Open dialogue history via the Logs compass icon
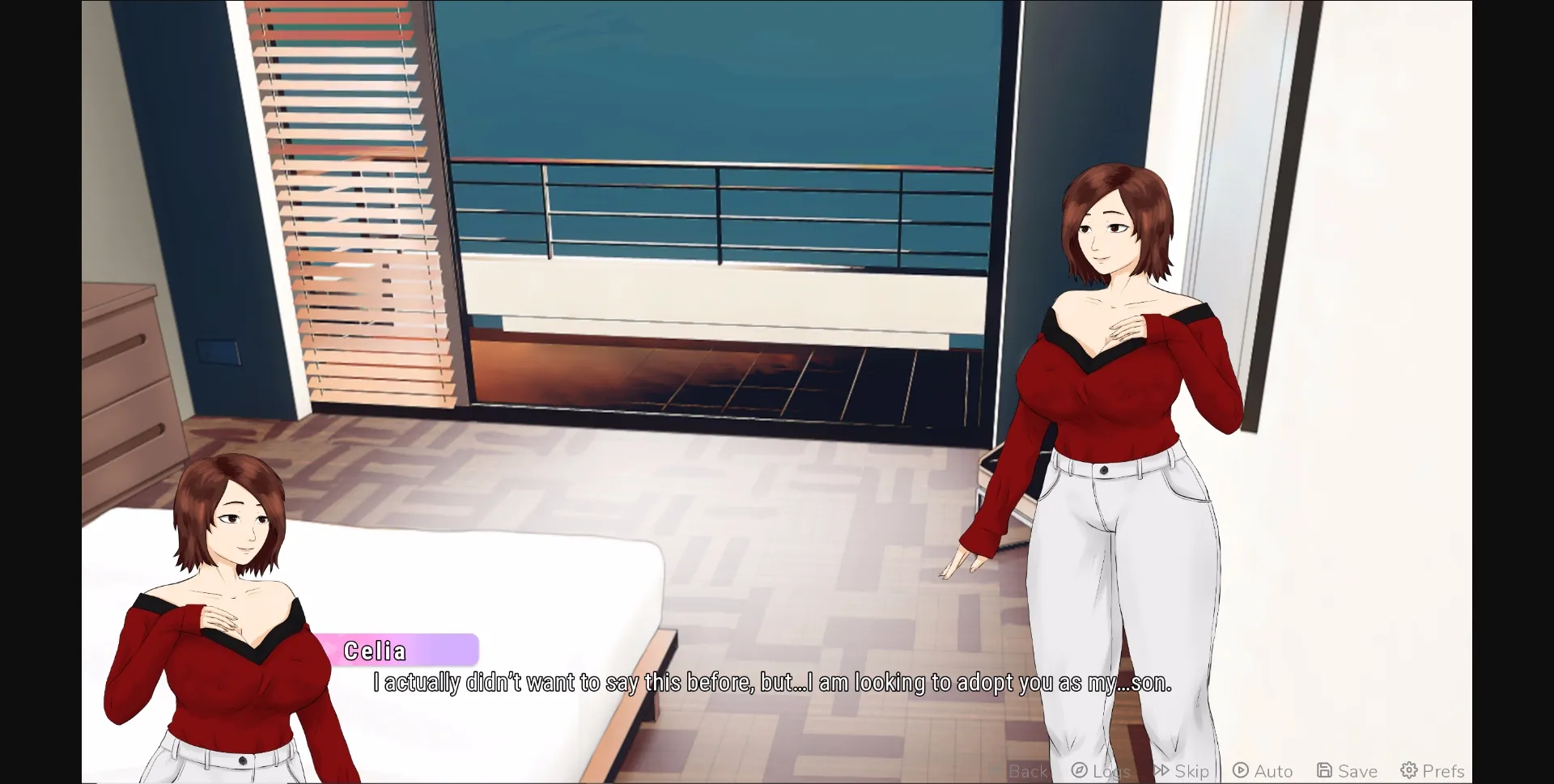Image resolution: width=1554 pixels, height=784 pixels. click(x=1079, y=771)
